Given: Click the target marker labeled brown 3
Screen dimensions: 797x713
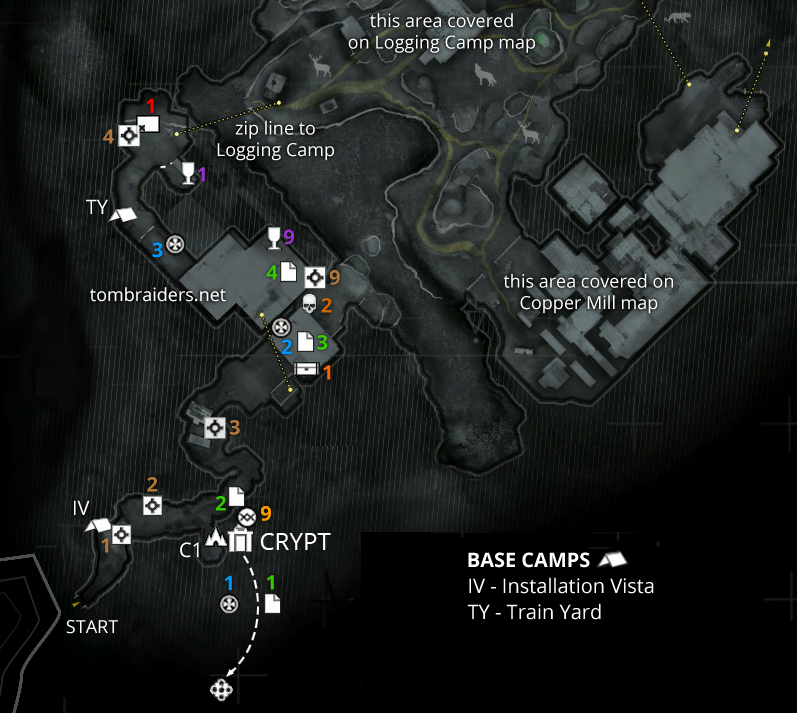Looking at the screenshot, I should tap(213, 428).
